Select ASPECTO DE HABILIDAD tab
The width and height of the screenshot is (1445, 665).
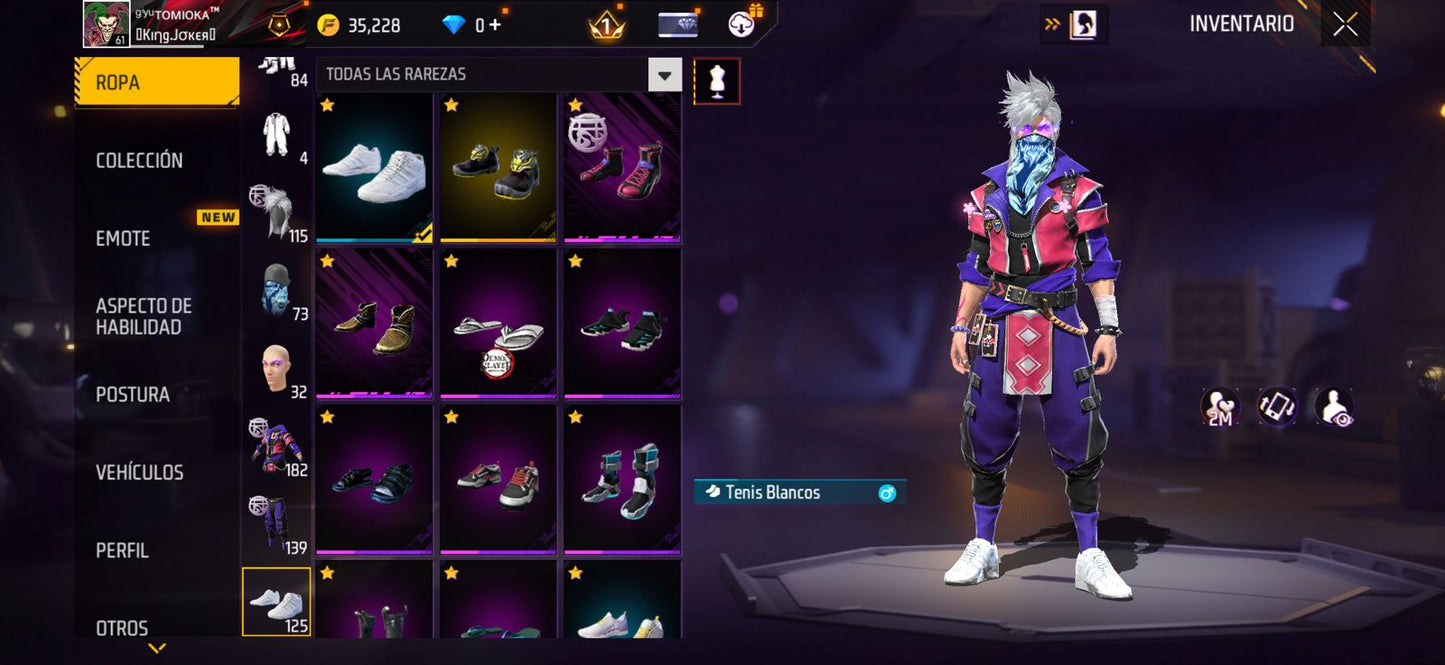(144, 316)
